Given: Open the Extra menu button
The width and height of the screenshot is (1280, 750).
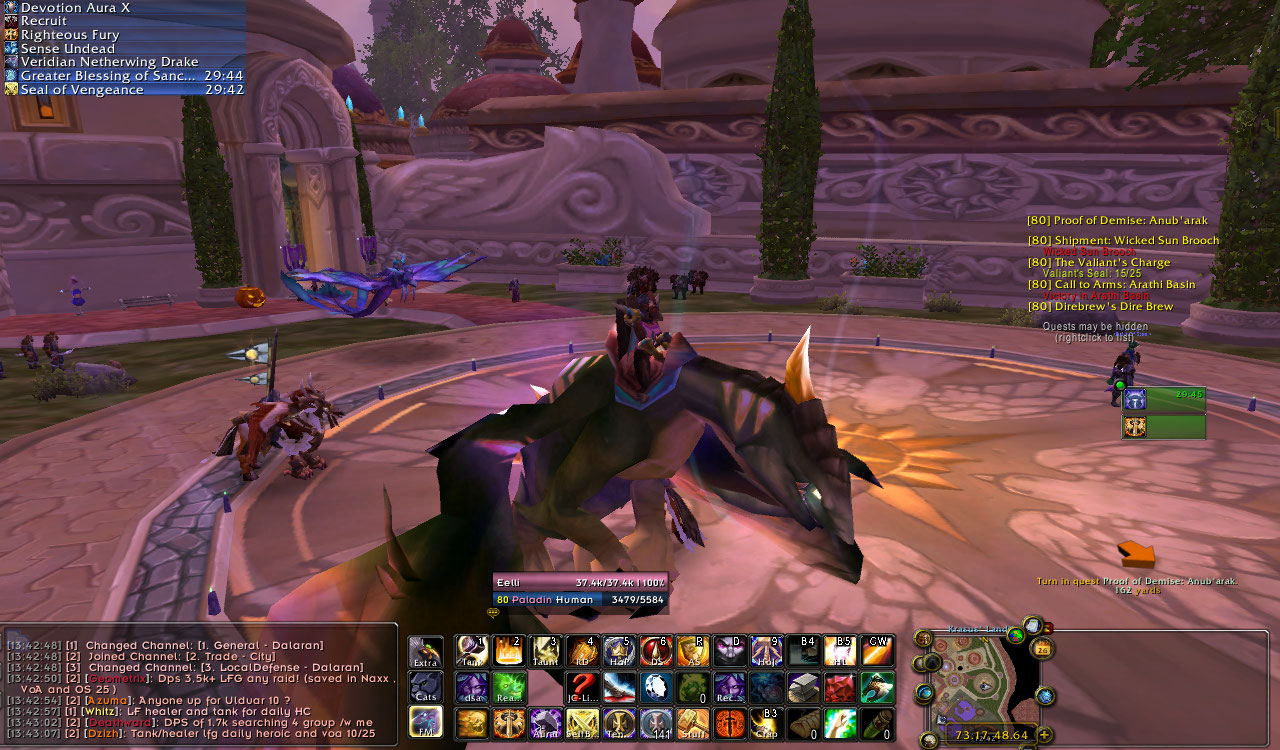Looking at the screenshot, I should [x=425, y=652].
